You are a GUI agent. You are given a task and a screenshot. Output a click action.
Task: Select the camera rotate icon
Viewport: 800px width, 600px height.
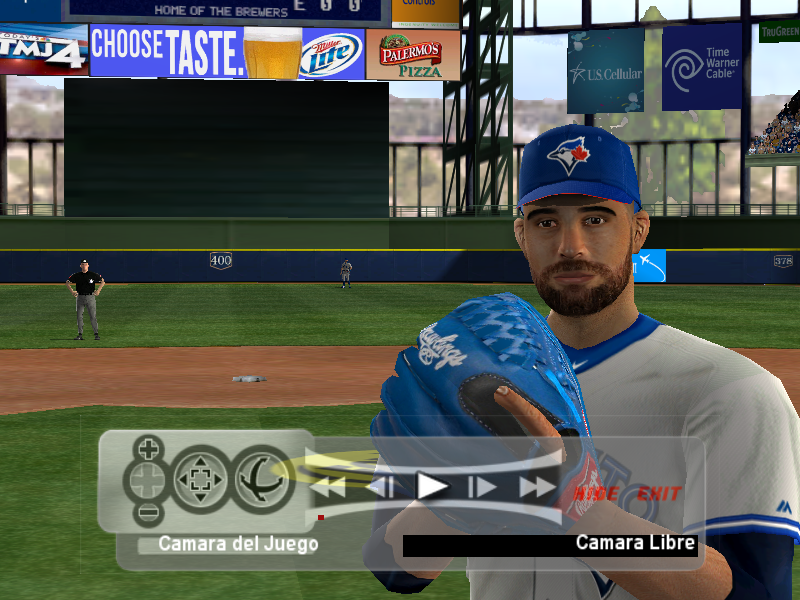click(x=263, y=480)
